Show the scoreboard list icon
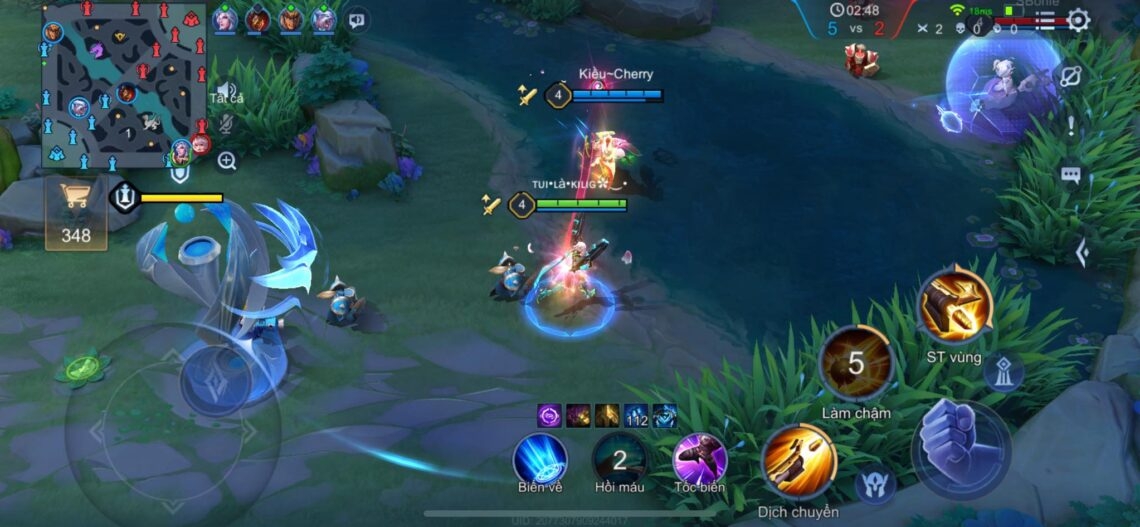 point(1045,19)
